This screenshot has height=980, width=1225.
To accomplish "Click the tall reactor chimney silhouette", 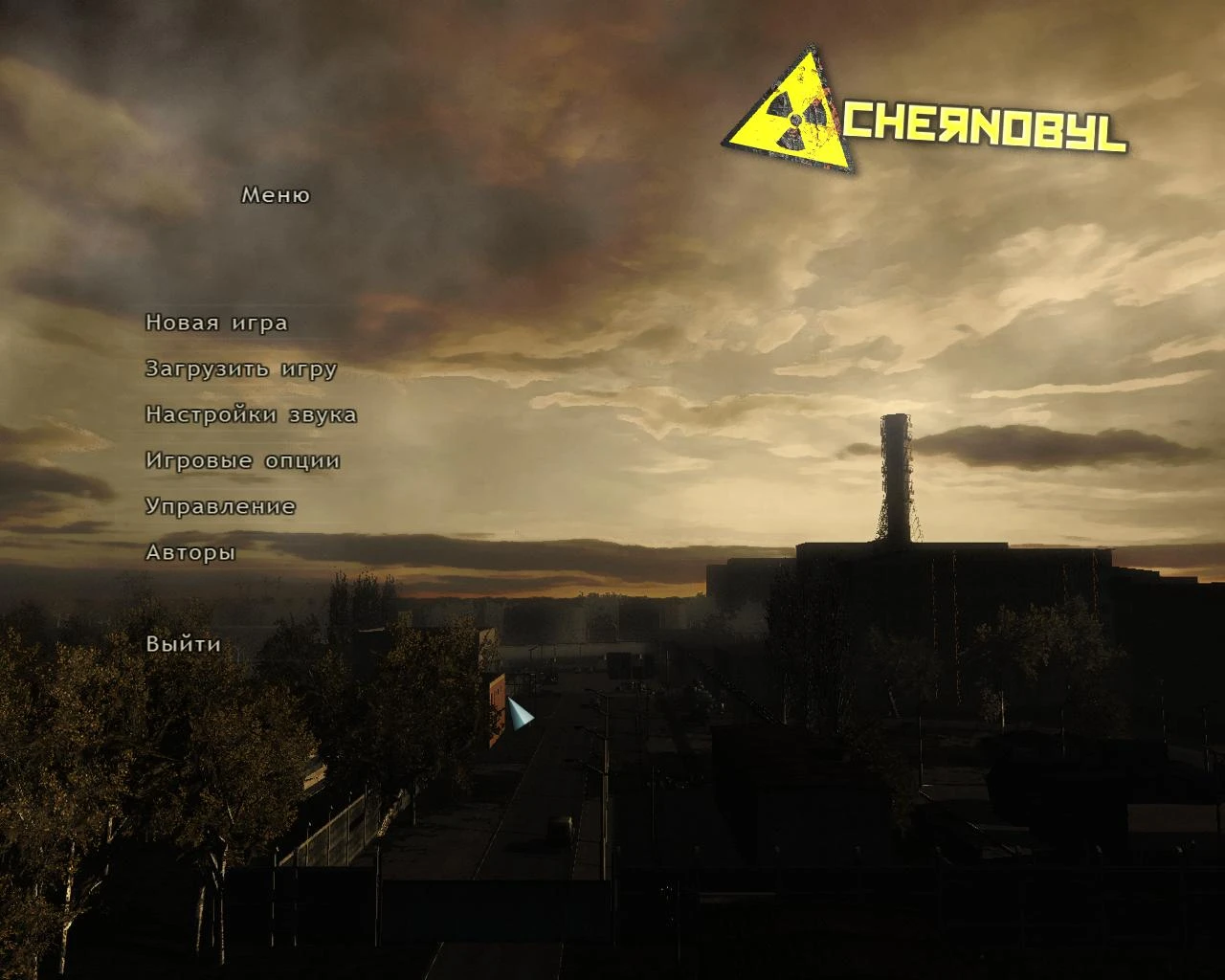I will pyautogui.click(x=896, y=479).
